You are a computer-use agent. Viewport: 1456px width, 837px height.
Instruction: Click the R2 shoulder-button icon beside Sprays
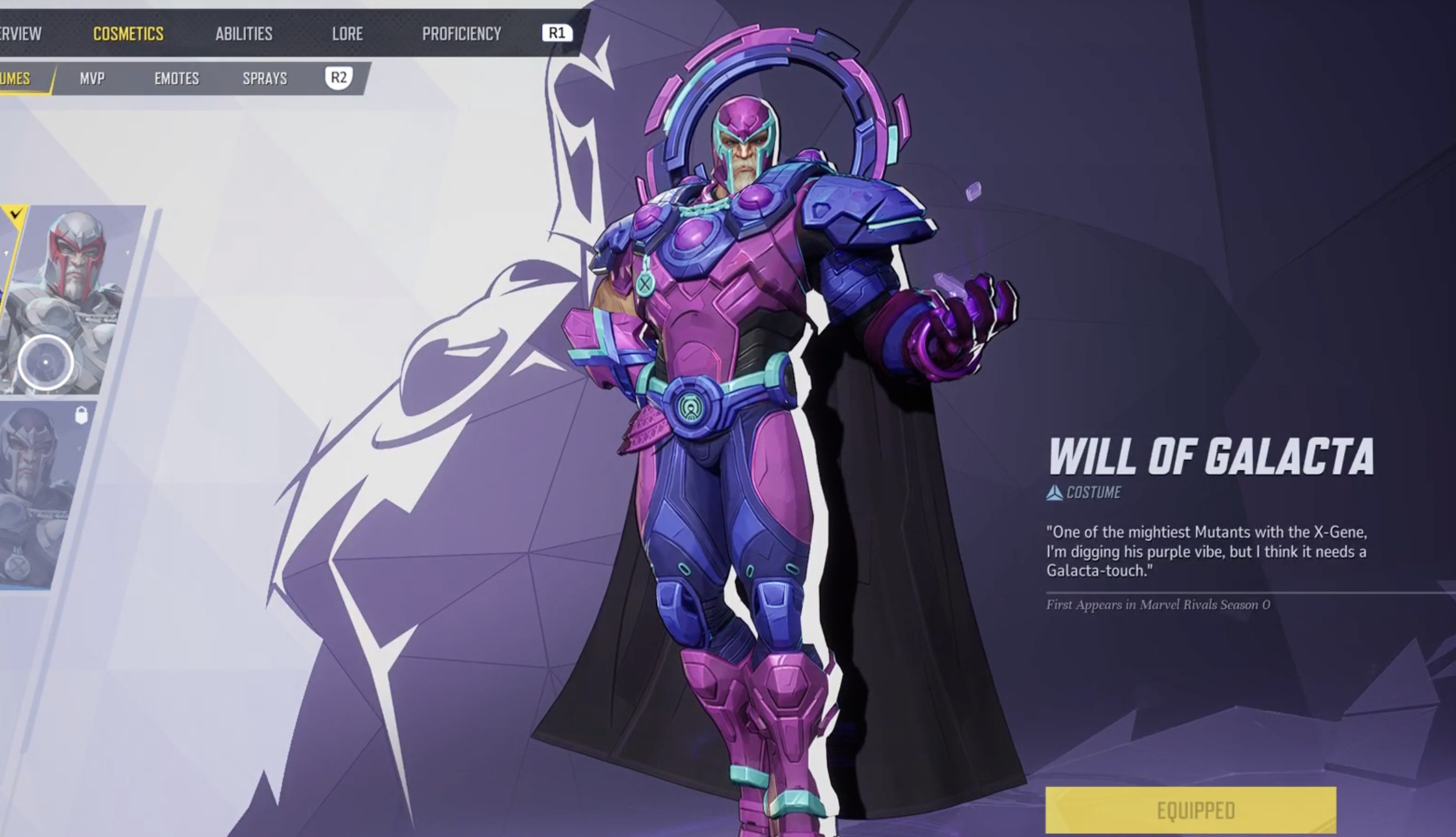[x=339, y=78]
